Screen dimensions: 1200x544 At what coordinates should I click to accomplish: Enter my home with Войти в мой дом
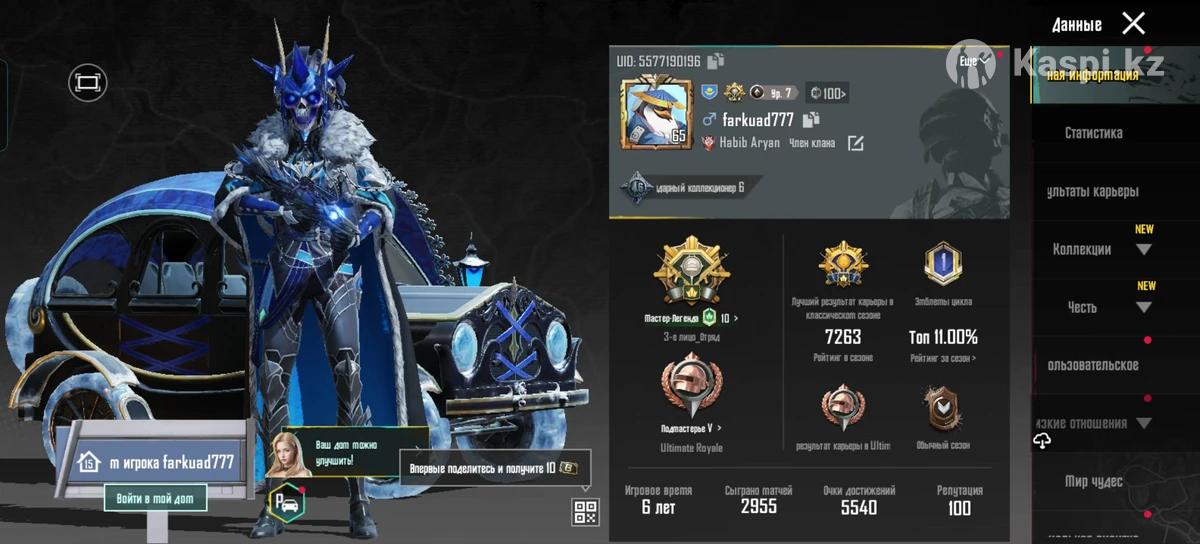pyautogui.click(x=155, y=497)
